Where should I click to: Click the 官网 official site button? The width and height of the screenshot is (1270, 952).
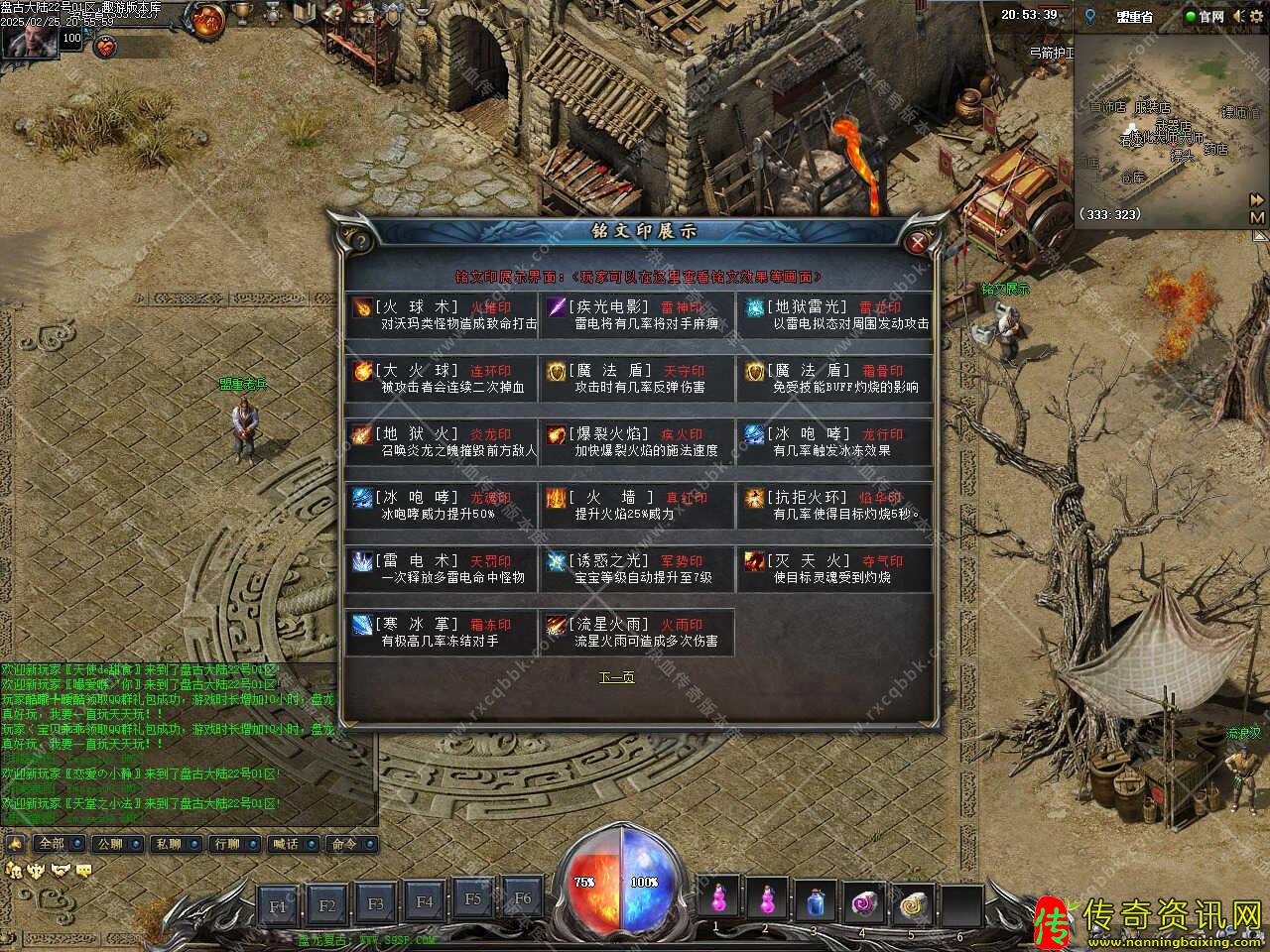tap(1205, 16)
